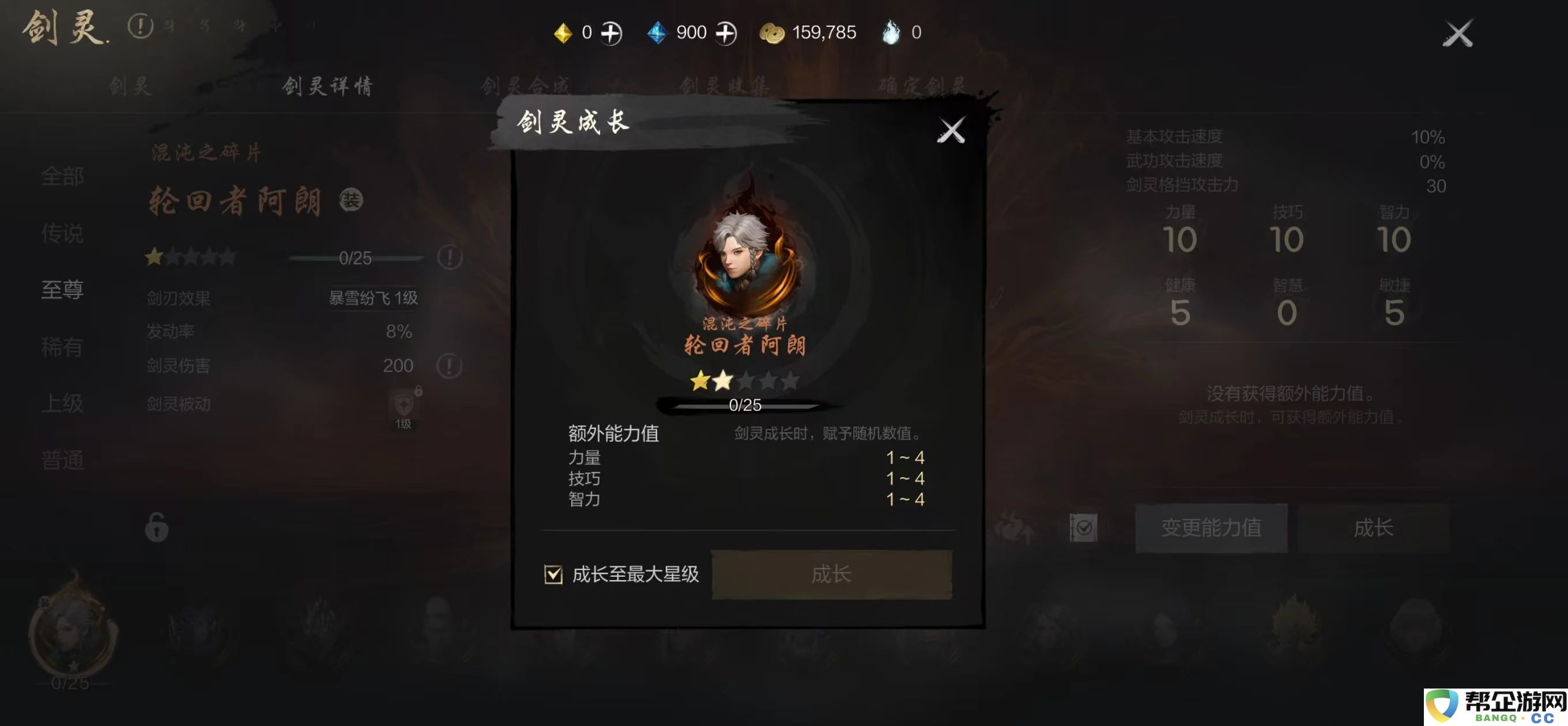Add blue gems via the plus icon
Viewport: 1568px width, 726px height.
tap(728, 32)
